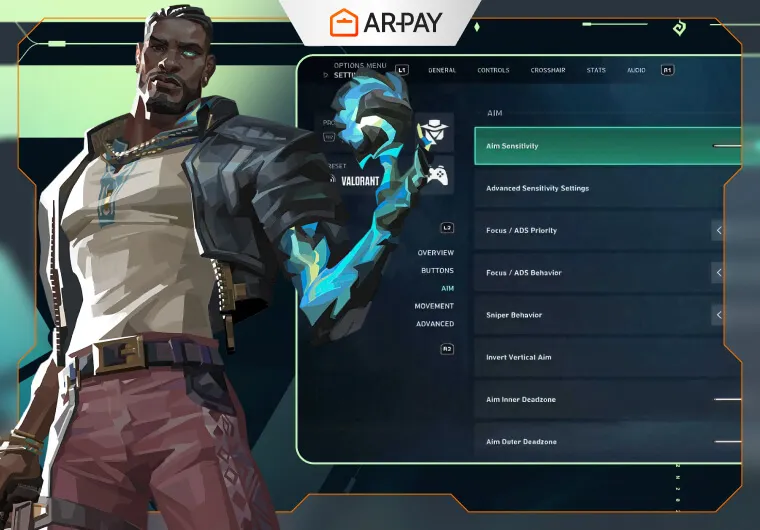
Task: Select the Overview section
Action: (435, 253)
